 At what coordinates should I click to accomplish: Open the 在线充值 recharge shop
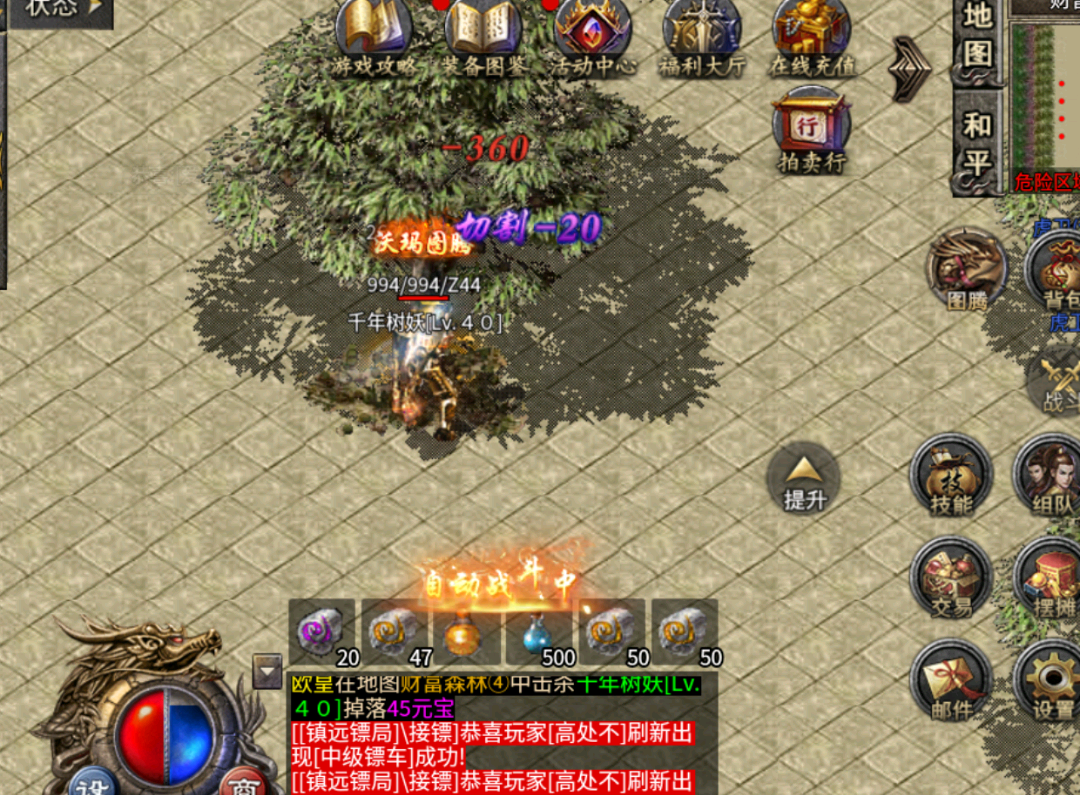pyautogui.click(x=811, y=35)
